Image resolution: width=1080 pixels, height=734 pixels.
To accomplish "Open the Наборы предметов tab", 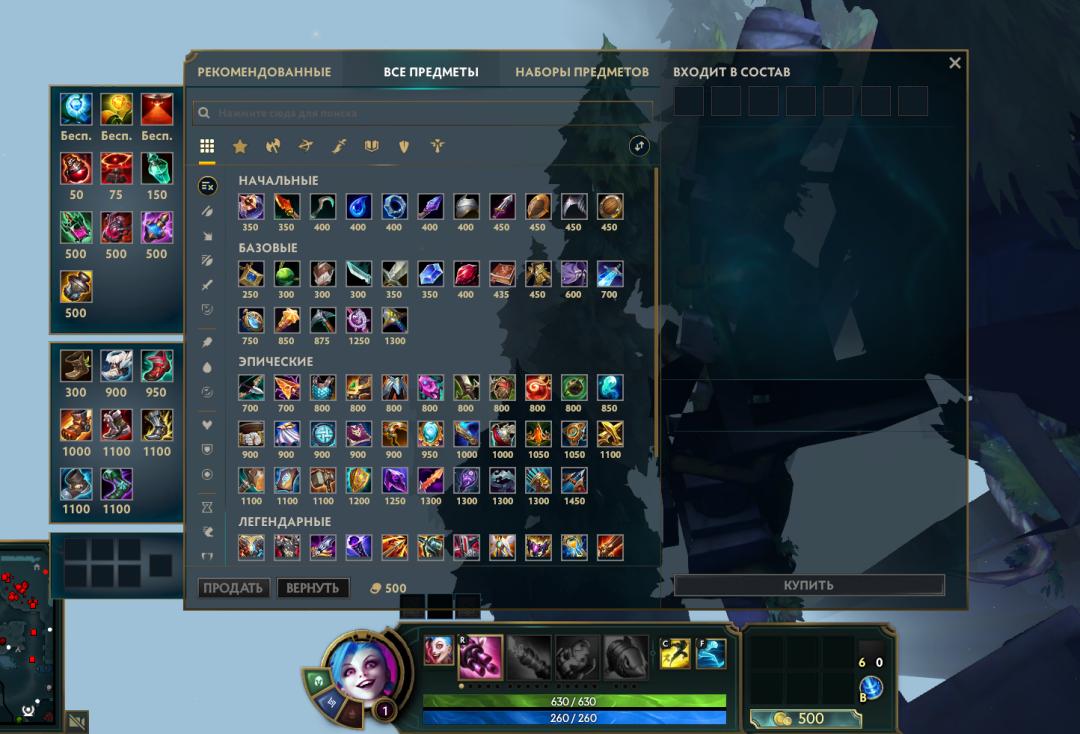I will point(582,72).
